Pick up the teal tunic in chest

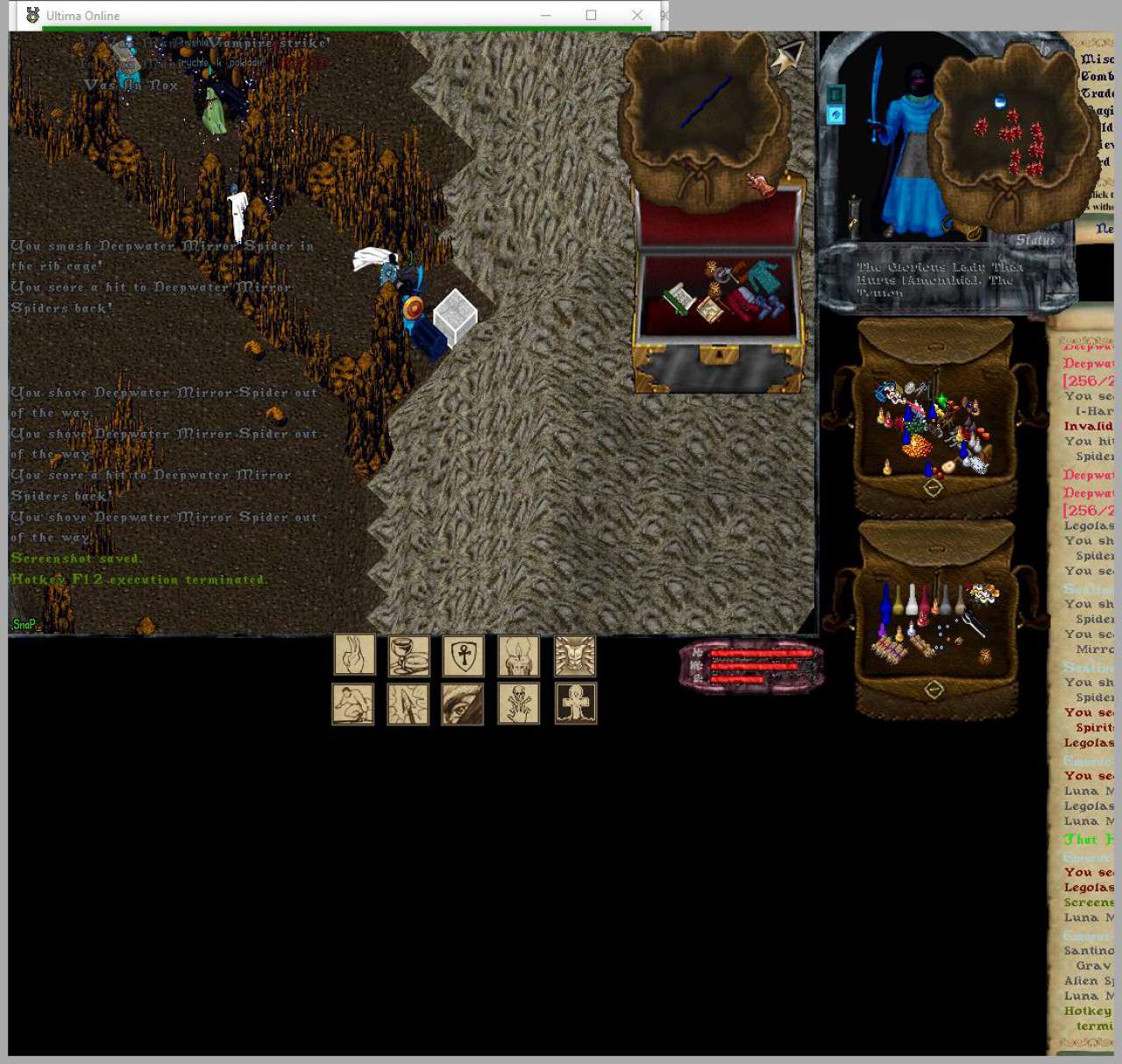tap(761, 278)
